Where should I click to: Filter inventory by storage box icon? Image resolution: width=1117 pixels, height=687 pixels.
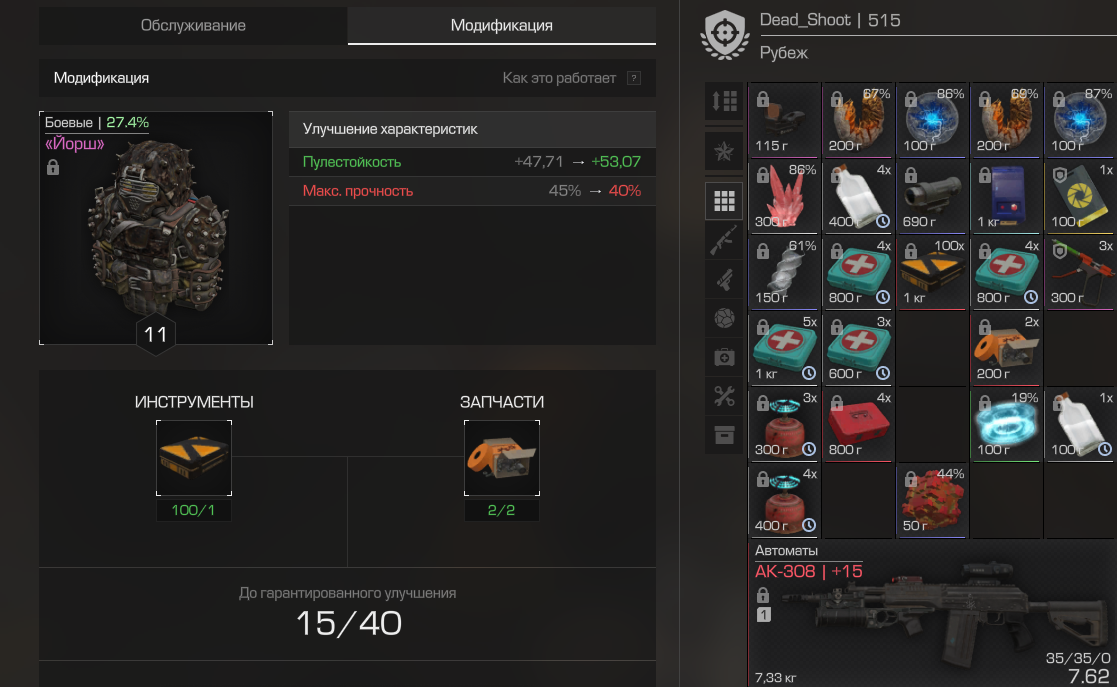click(x=724, y=434)
